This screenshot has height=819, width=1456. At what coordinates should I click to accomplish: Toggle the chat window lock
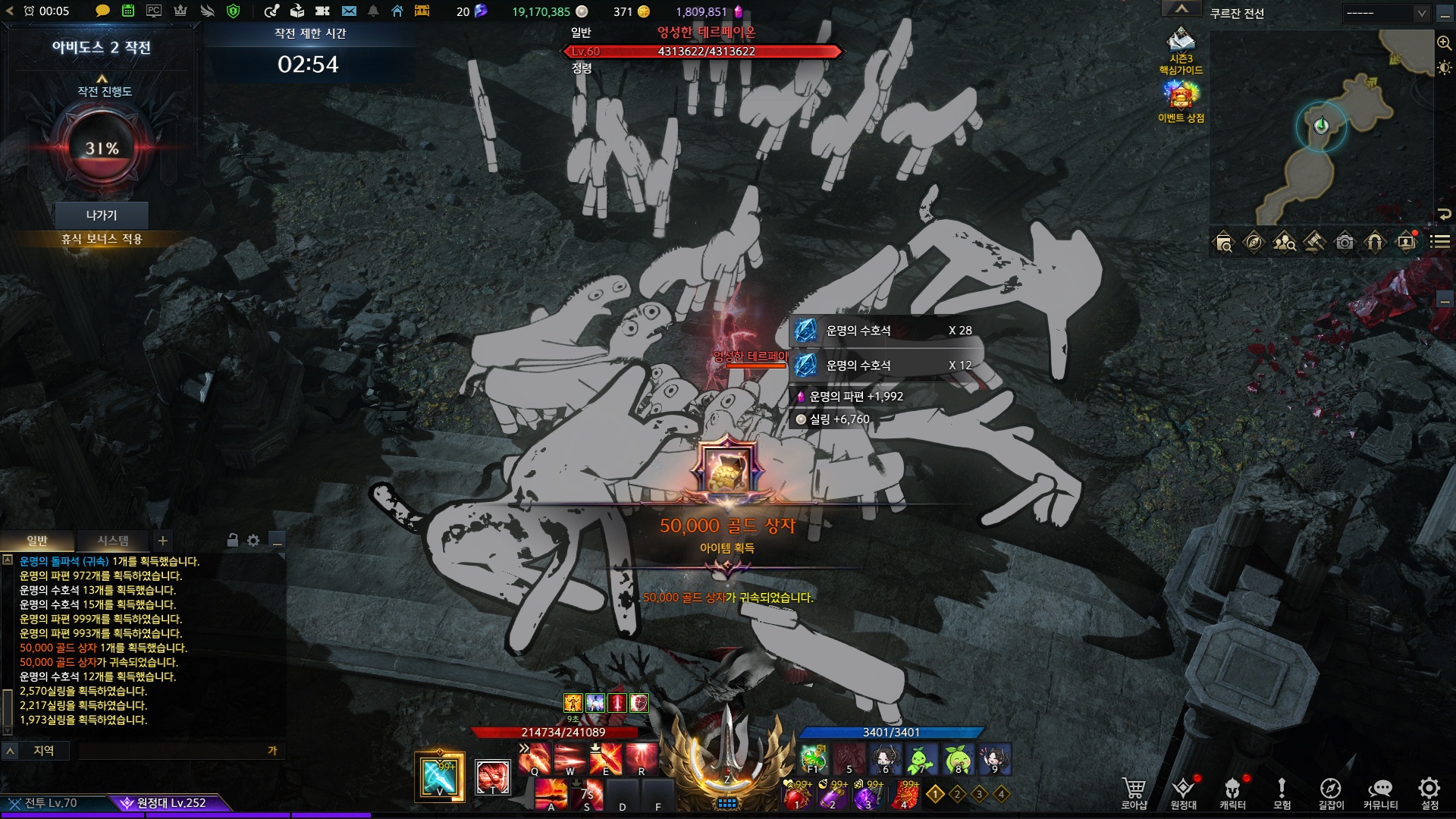point(233,541)
